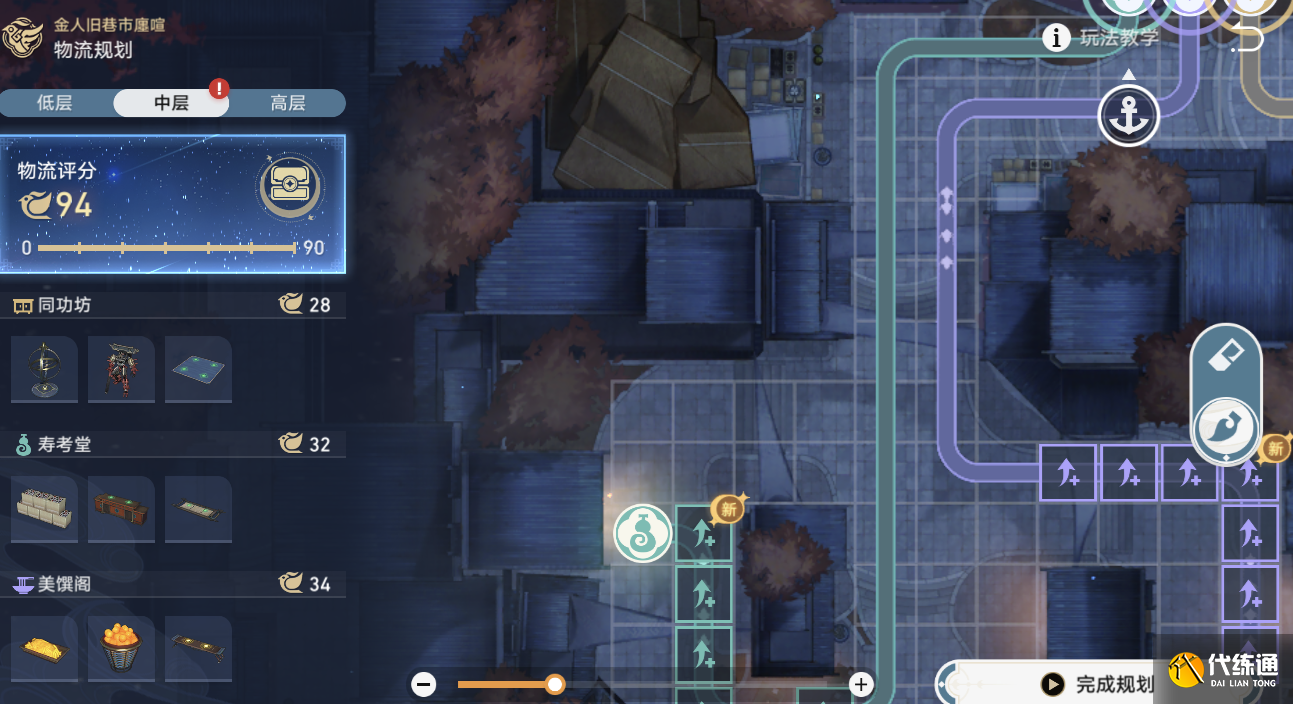The image size is (1293, 704).
Task: Confirm with 完成规划 button
Action: click(1102, 684)
